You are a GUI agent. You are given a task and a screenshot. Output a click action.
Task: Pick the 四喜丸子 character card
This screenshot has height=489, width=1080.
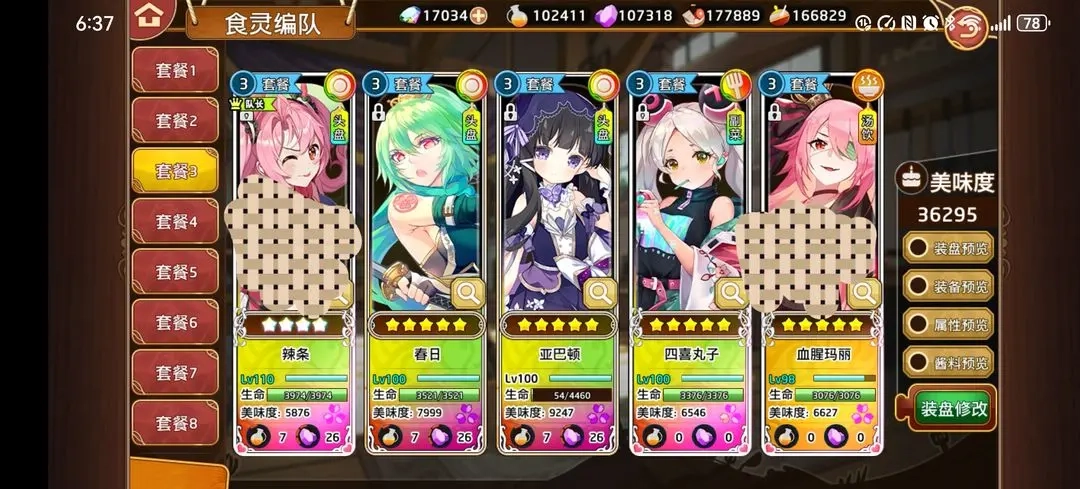click(688, 200)
